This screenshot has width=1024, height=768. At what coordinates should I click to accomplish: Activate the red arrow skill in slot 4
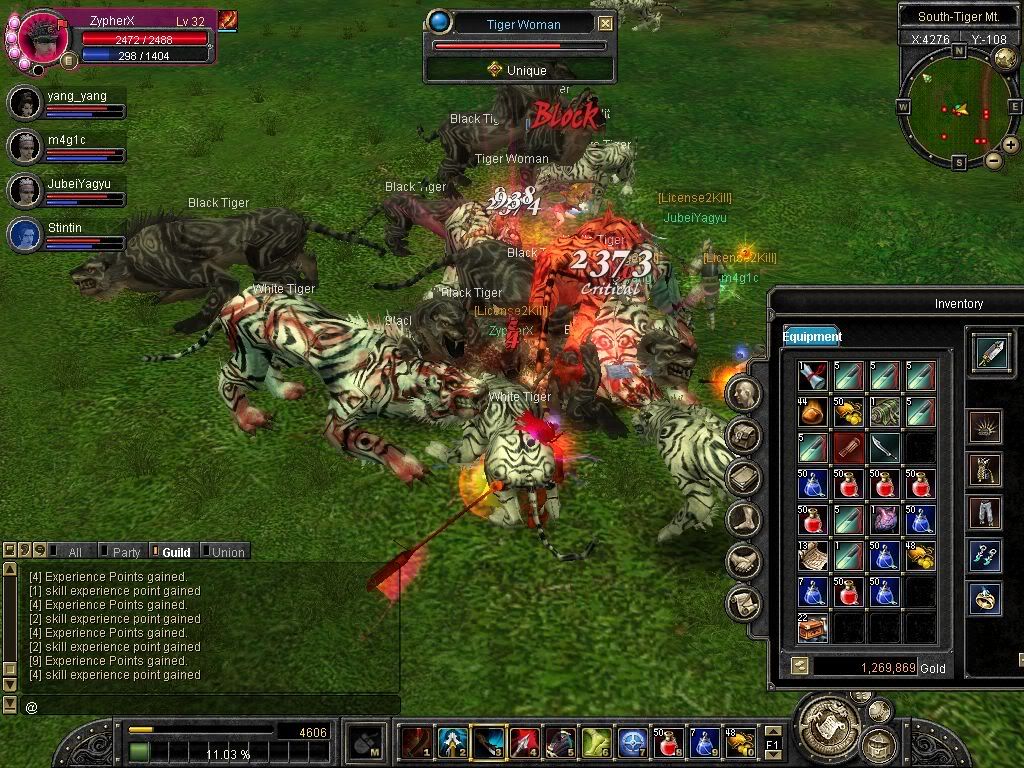click(523, 742)
